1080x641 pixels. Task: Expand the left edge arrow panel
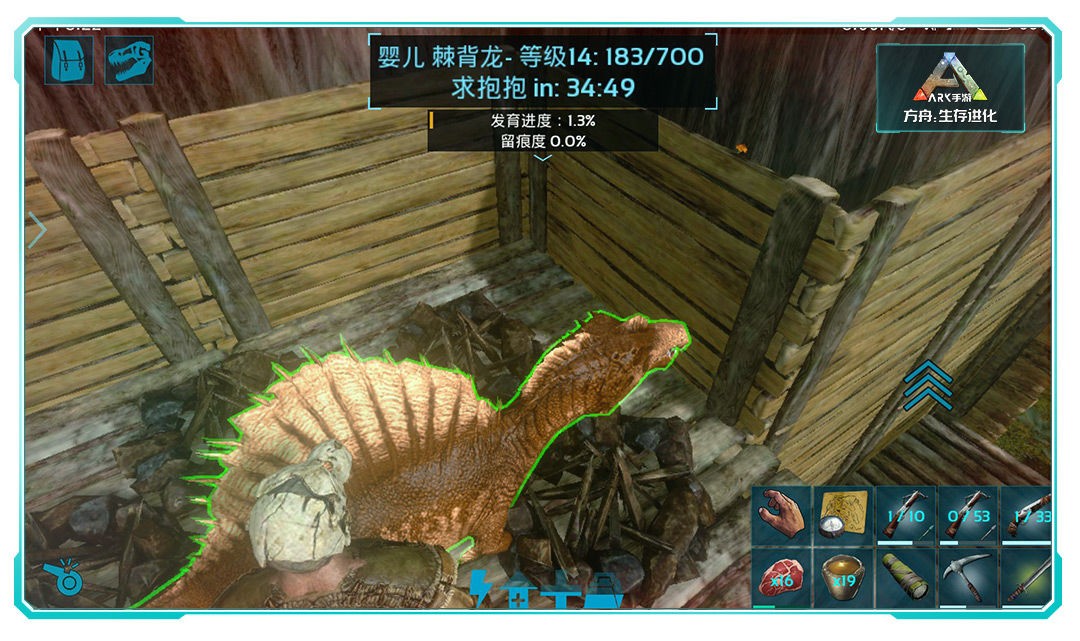(37, 230)
